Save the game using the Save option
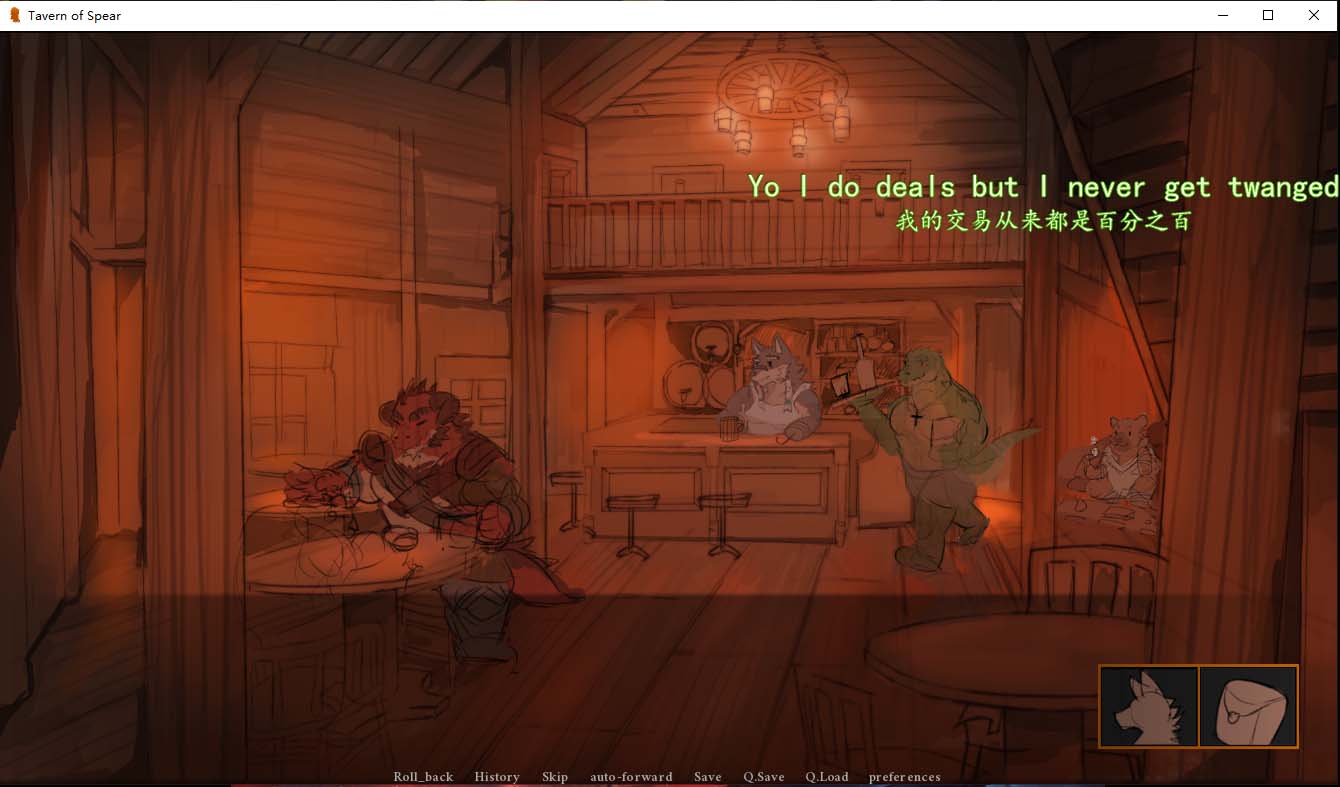This screenshot has width=1340, height=787. click(x=707, y=776)
